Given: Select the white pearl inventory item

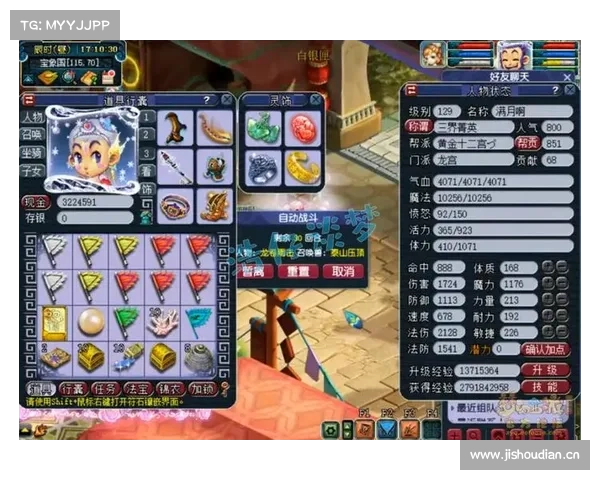Looking at the screenshot, I should click(90, 321).
